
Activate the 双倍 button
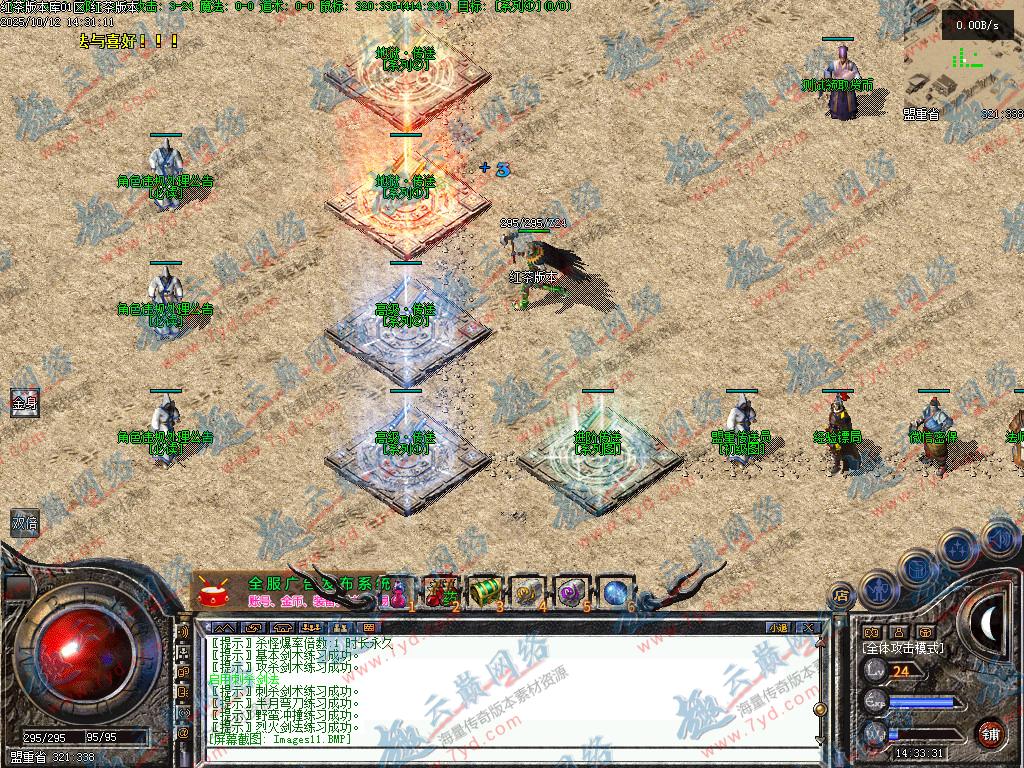pyautogui.click(x=23, y=522)
